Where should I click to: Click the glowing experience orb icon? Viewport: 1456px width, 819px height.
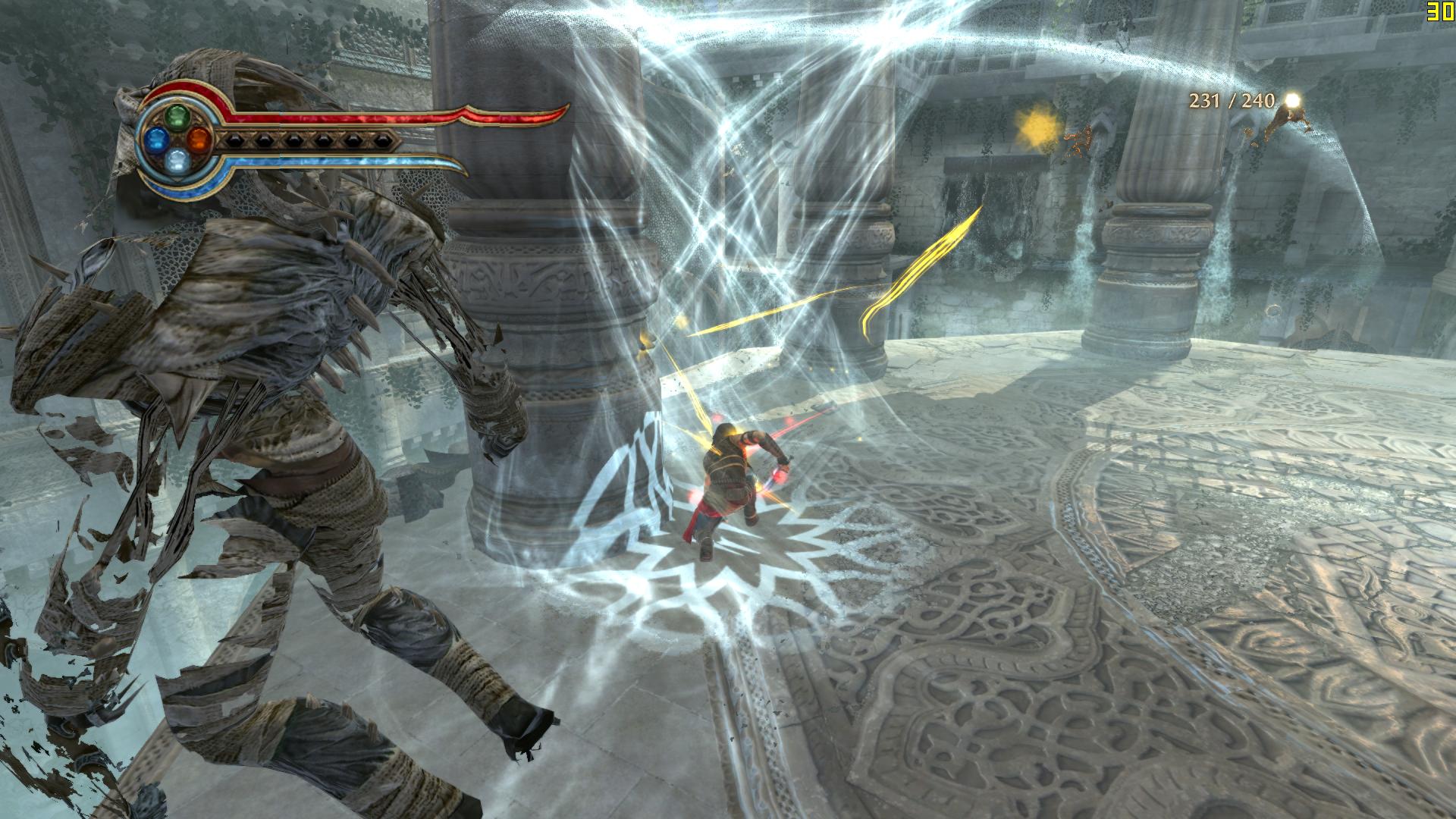click(x=1291, y=100)
